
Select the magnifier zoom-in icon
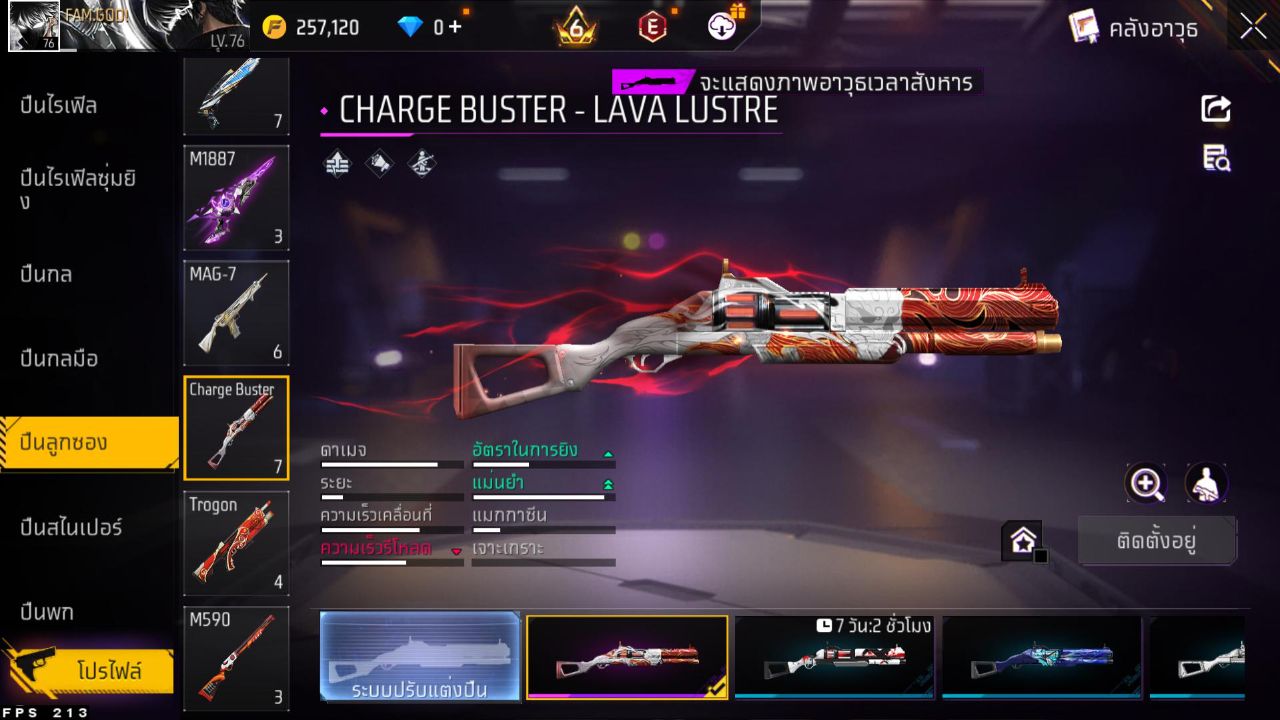point(1146,485)
